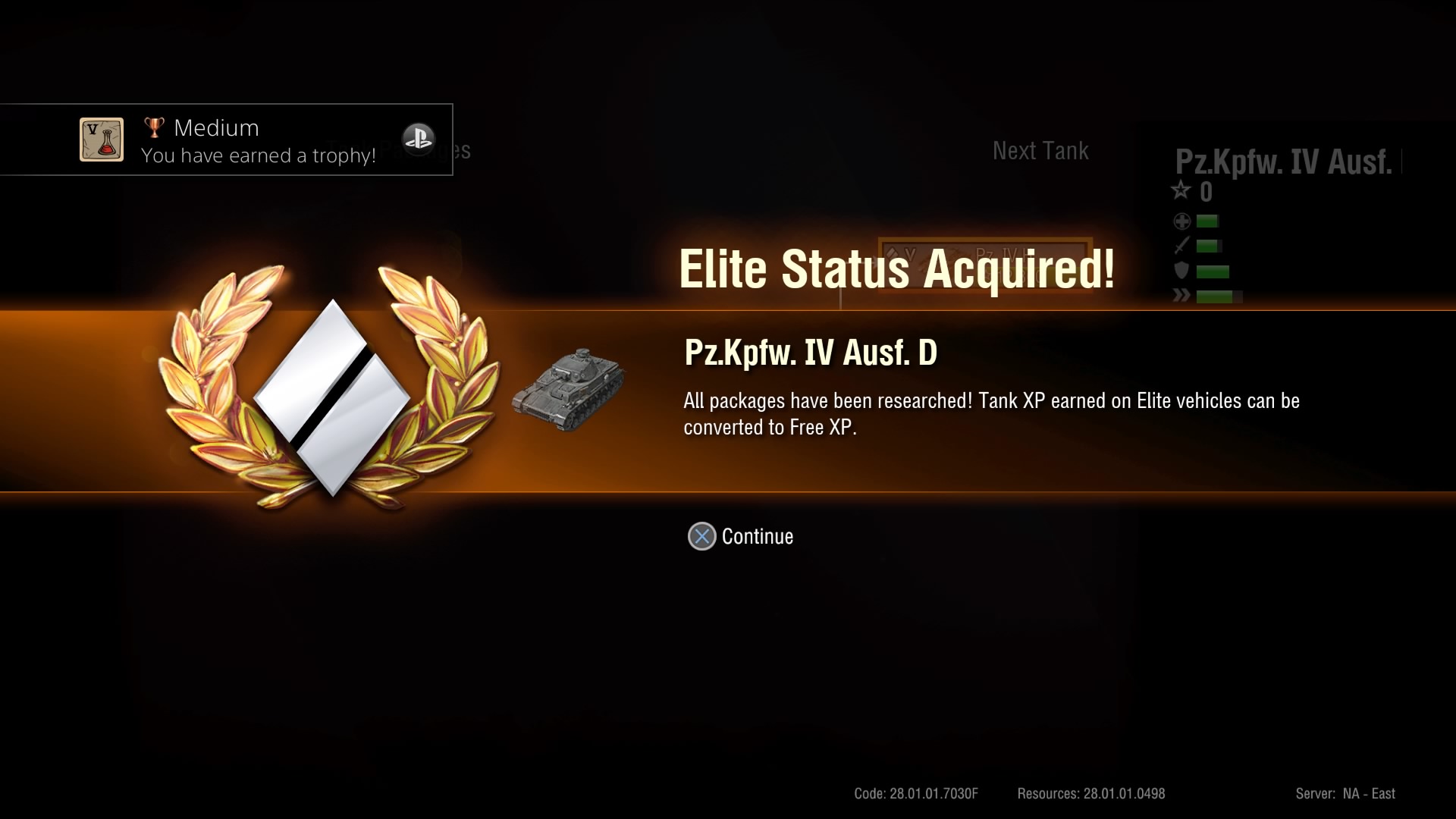Click the Server NA - East status text
1456x819 pixels.
[x=1346, y=793]
